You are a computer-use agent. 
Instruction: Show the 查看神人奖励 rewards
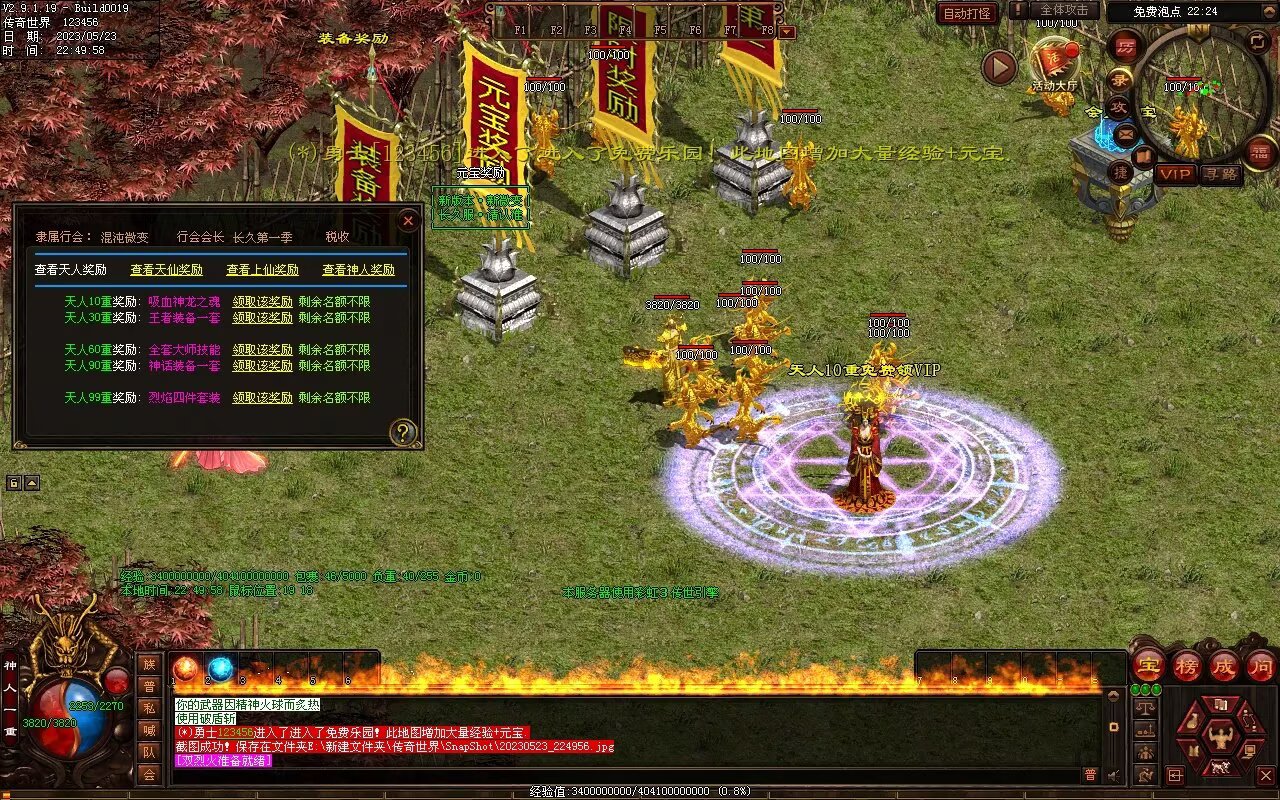pyautogui.click(x=358, y=270)
